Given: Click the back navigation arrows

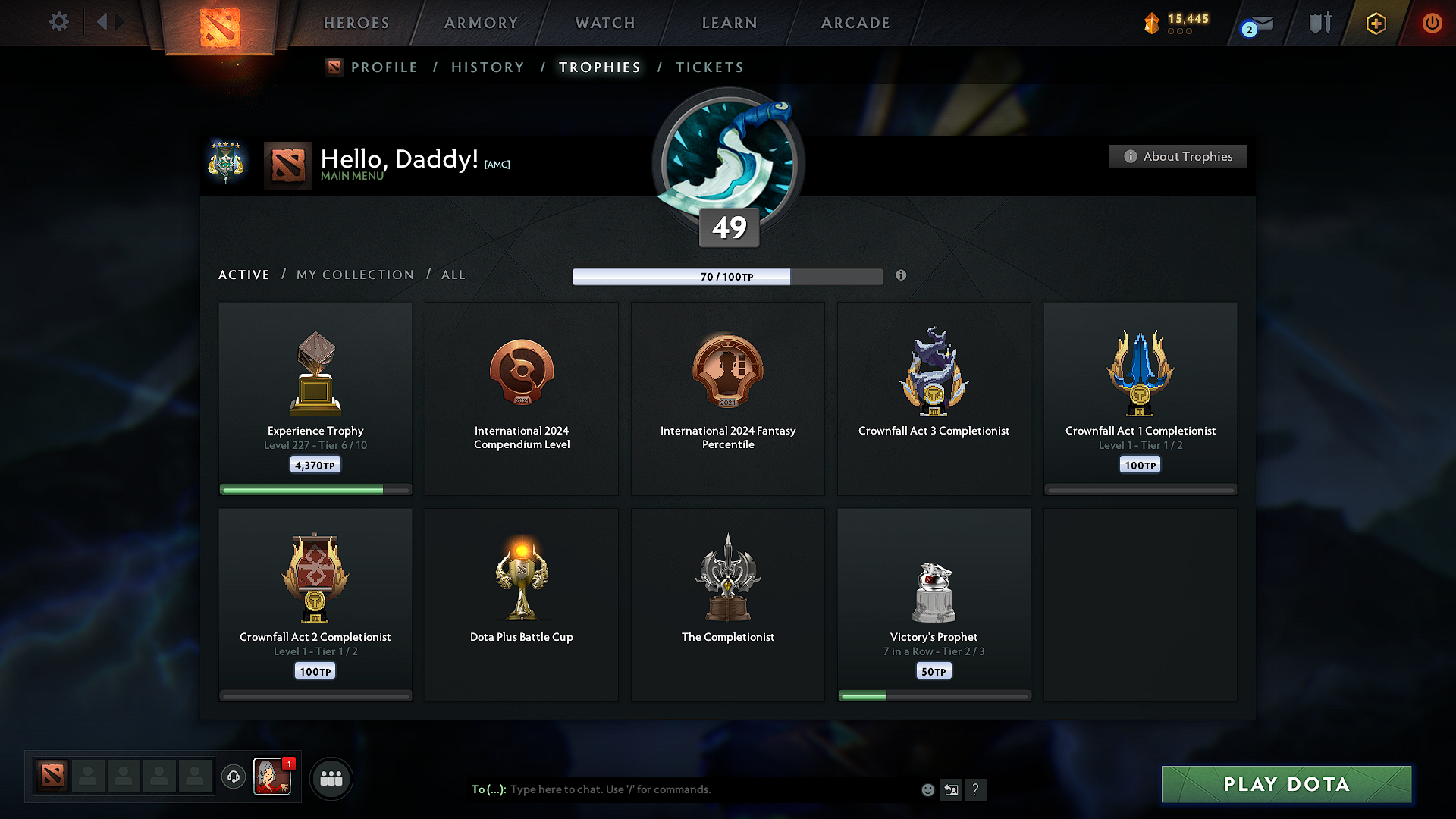Looking at the screenshot, I should point(108,22).
